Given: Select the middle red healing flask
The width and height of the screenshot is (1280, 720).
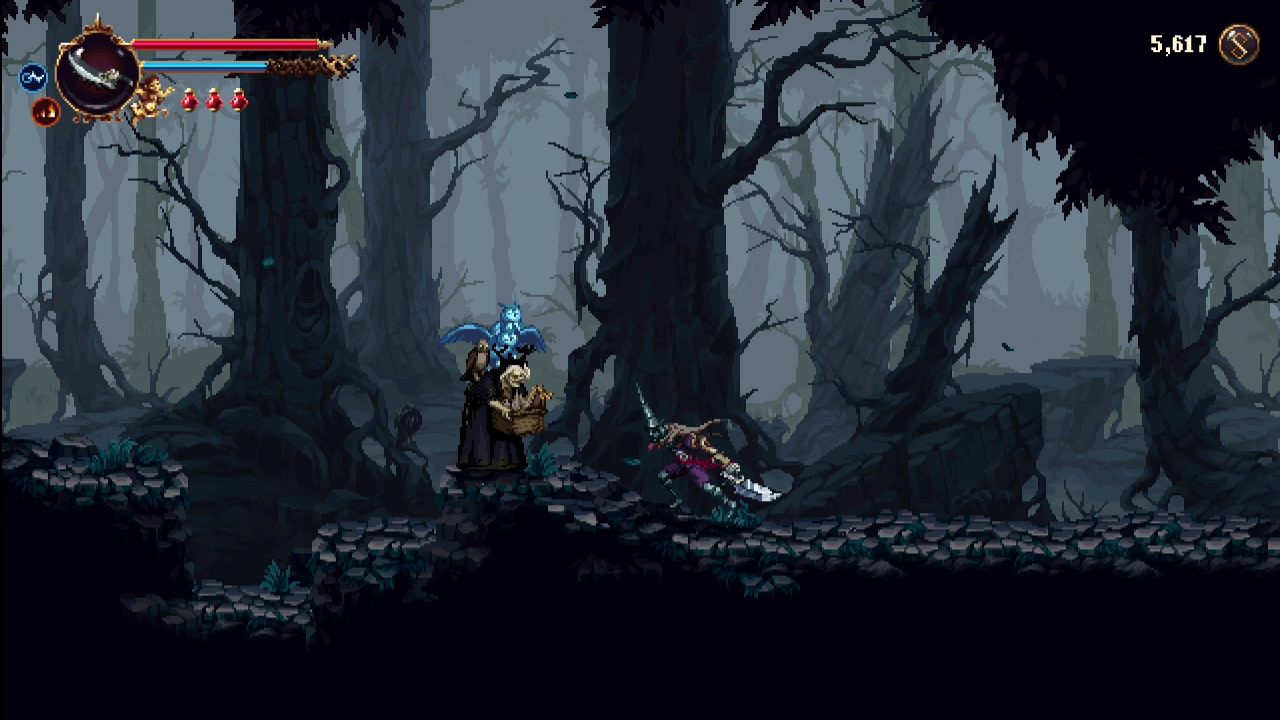Looking at the screenshot, I should tap(212, 100).
